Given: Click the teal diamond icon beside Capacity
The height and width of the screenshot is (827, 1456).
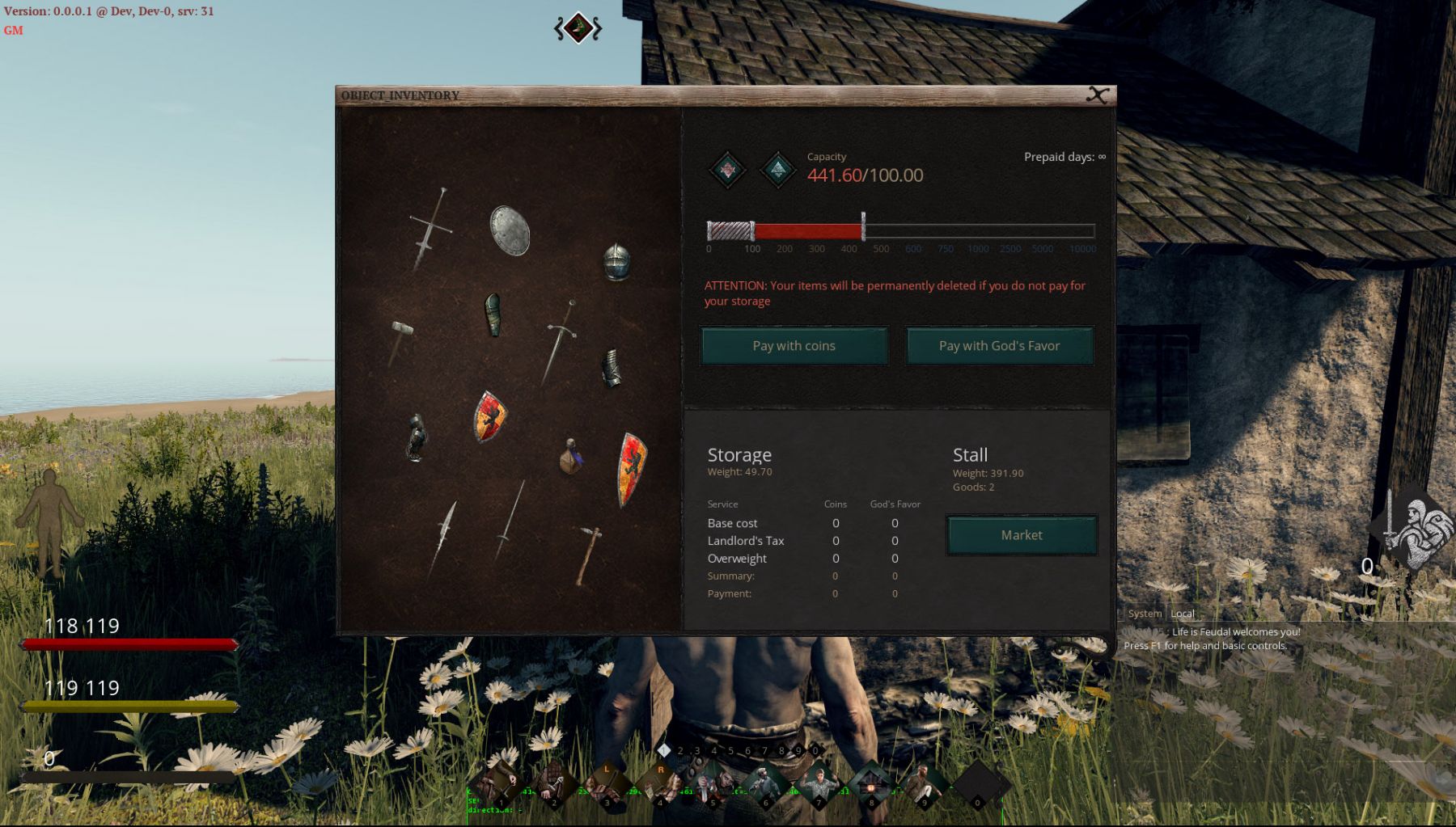Looking at the screenshot, I should [778, 170].
